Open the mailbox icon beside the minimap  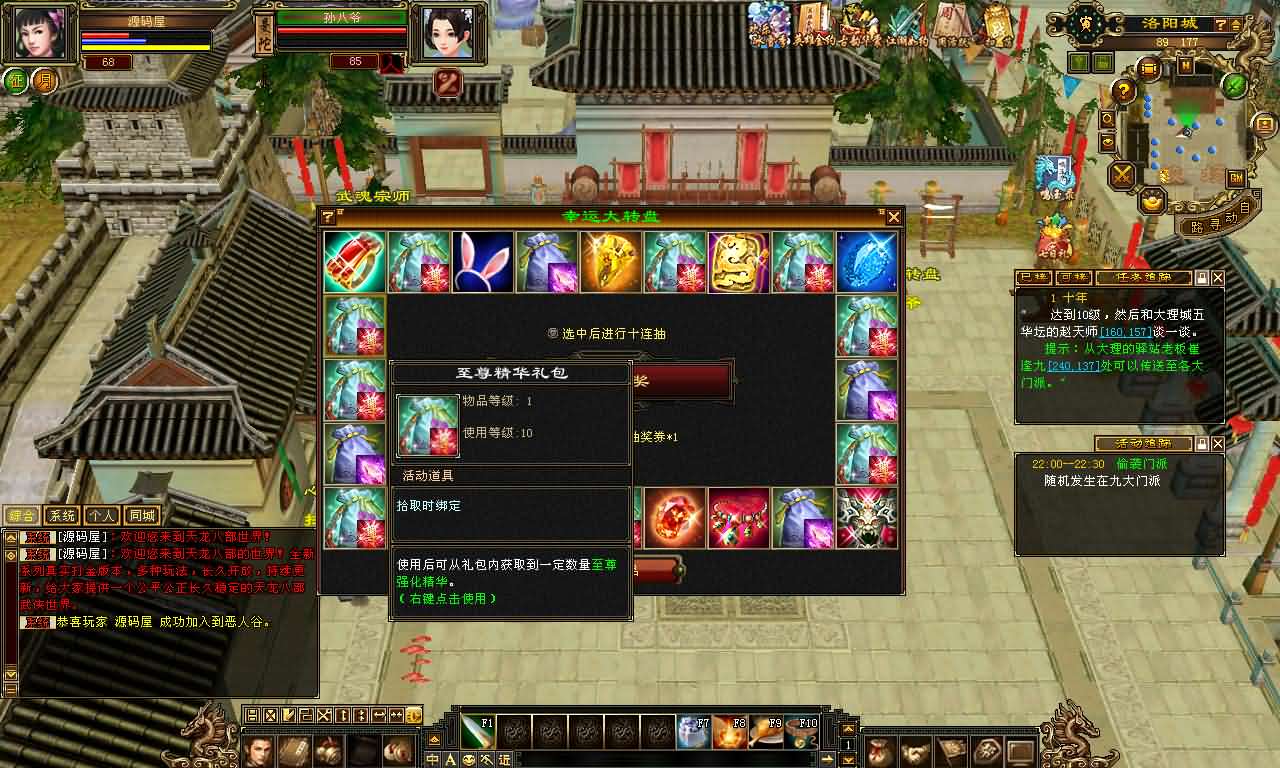[1263, 125]
